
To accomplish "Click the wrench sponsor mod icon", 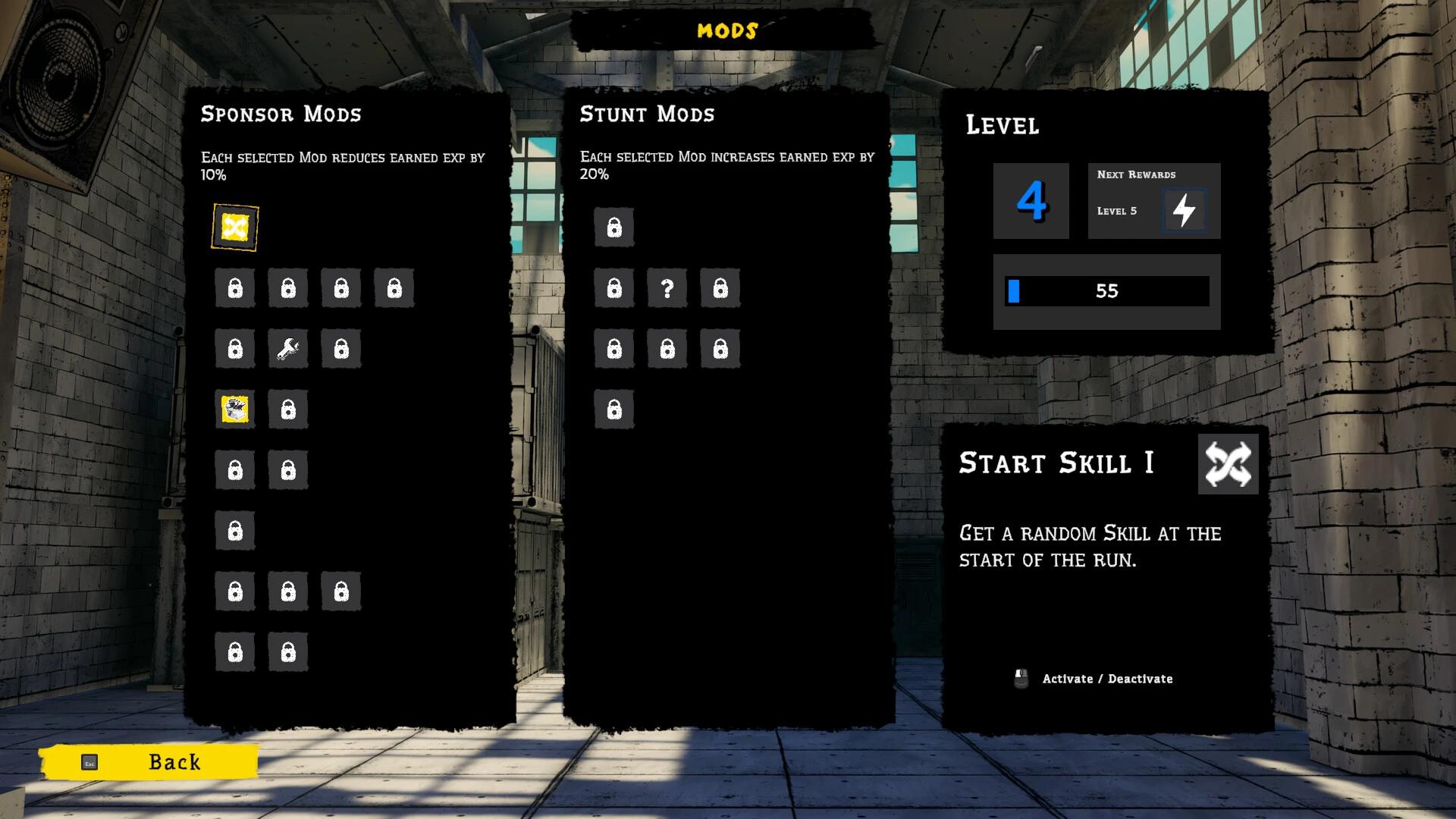I will coord(288,349).
